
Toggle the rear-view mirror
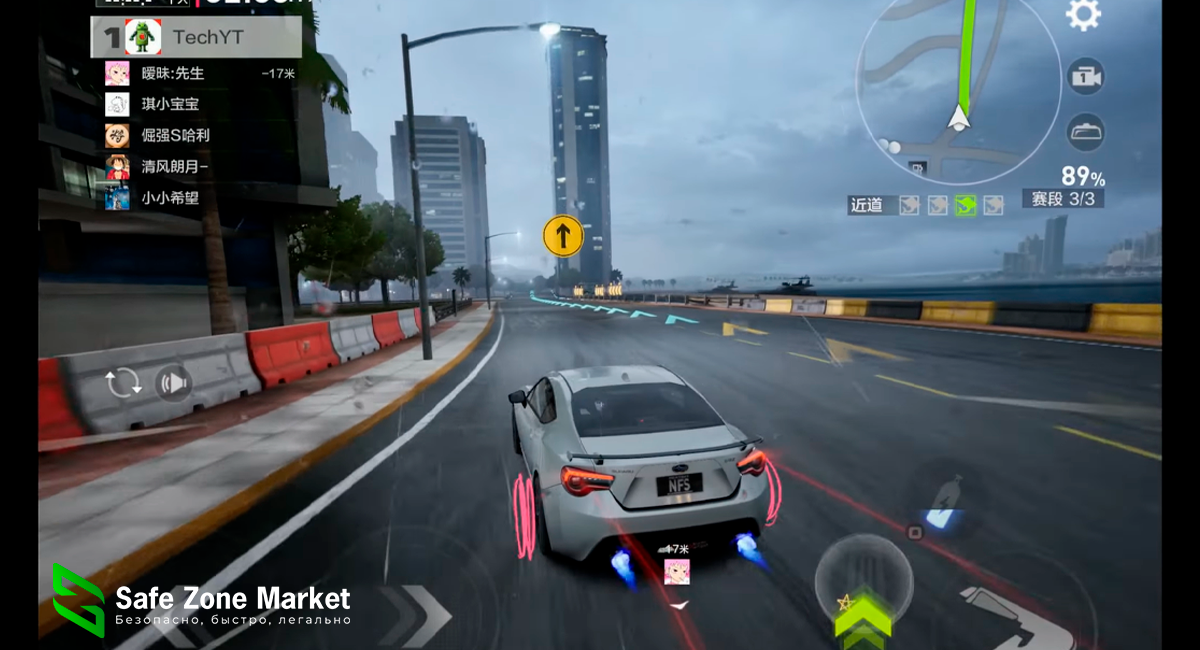click(1085, 131)
